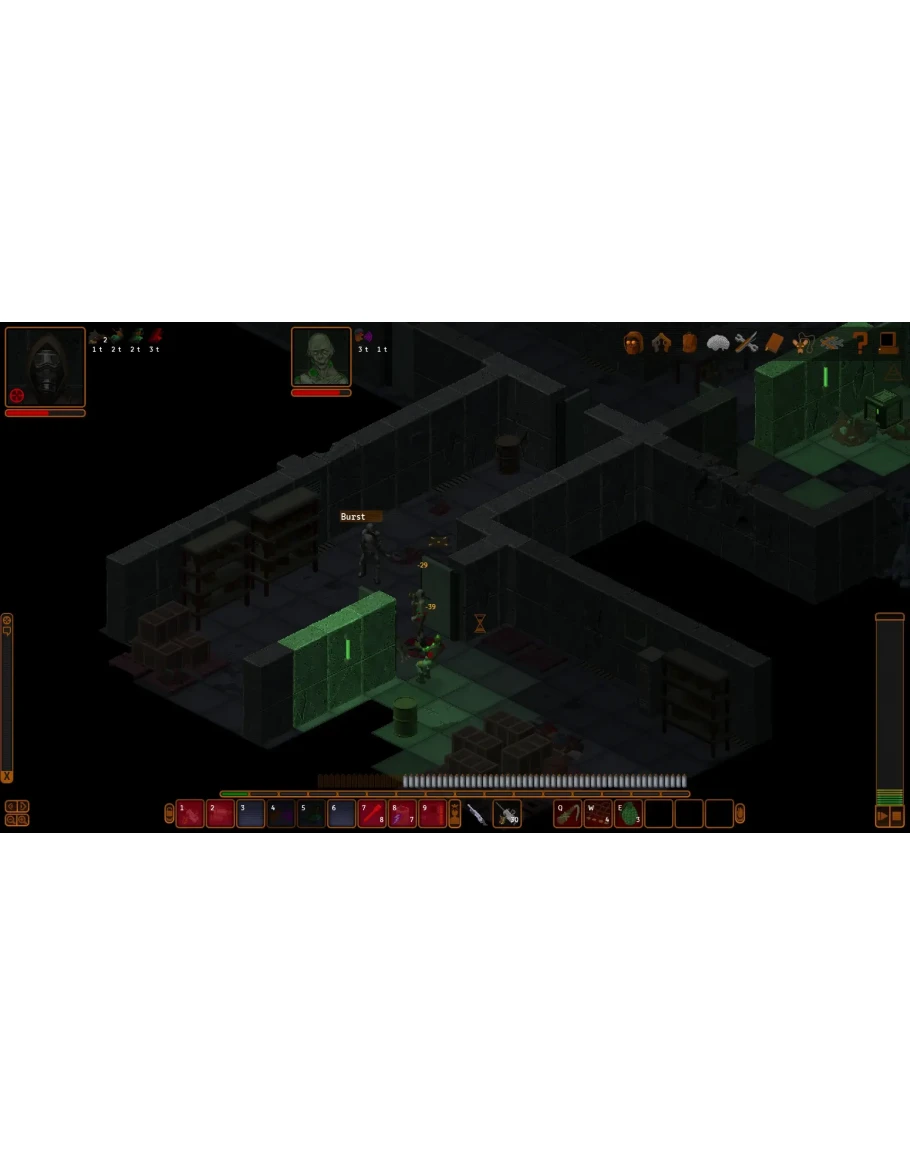Open the character sheet hooded face icon
Viewport: 910px width, 1155px height.
[x=633, y=343]
